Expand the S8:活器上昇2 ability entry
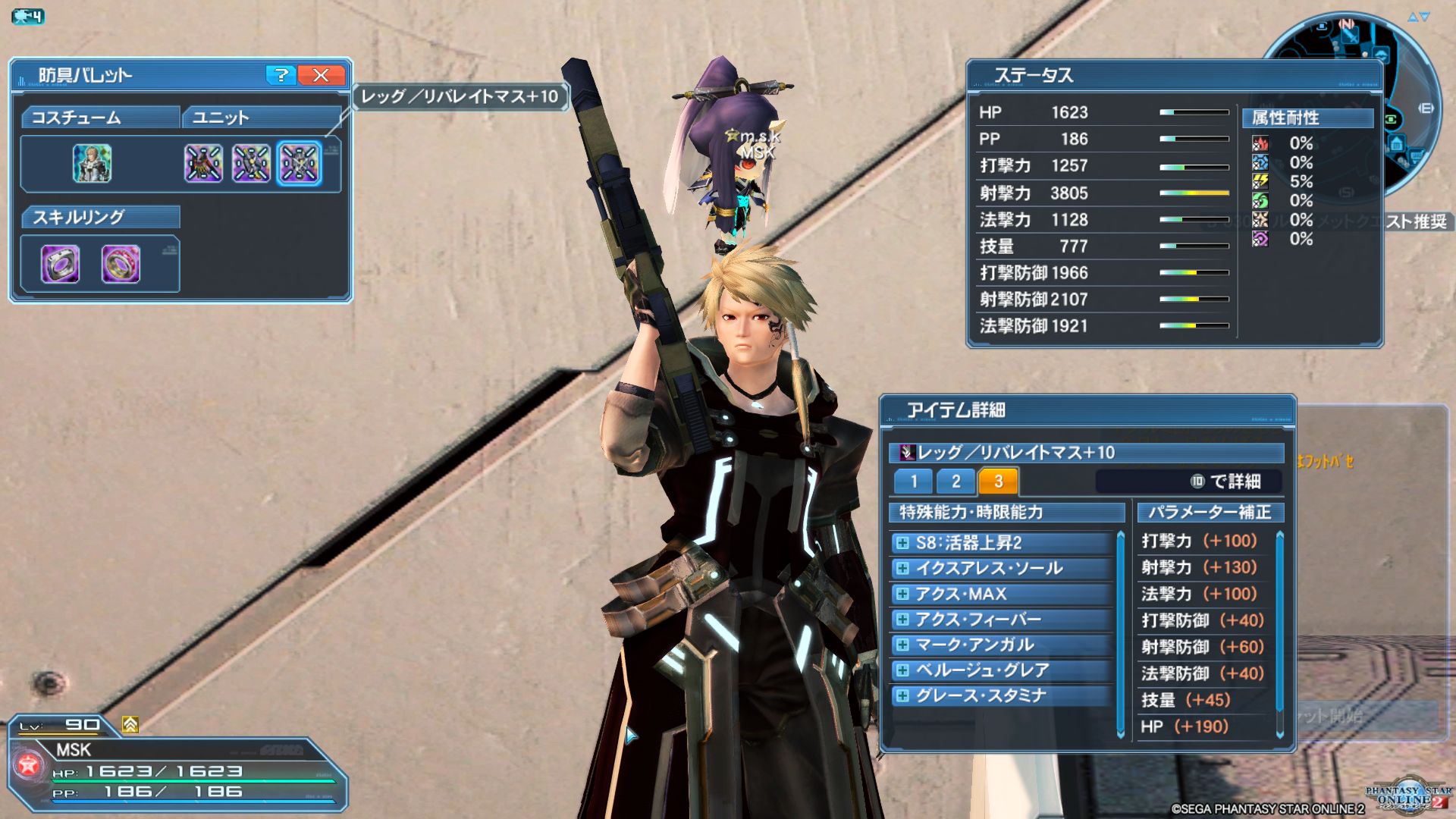Image resolution: width=1456 pixels, height=819 pixels. pos(902,543)
